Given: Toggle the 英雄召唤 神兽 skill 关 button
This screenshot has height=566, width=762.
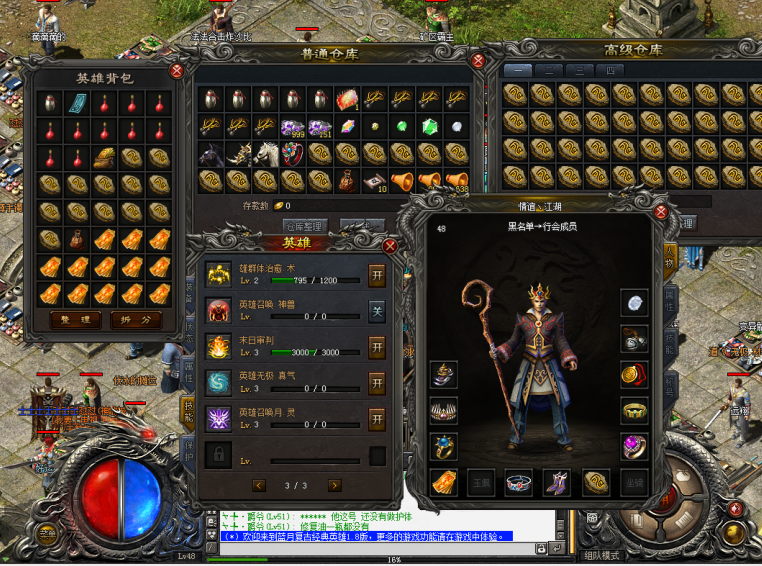Looking at the screenshot, I should coord(377,310).
